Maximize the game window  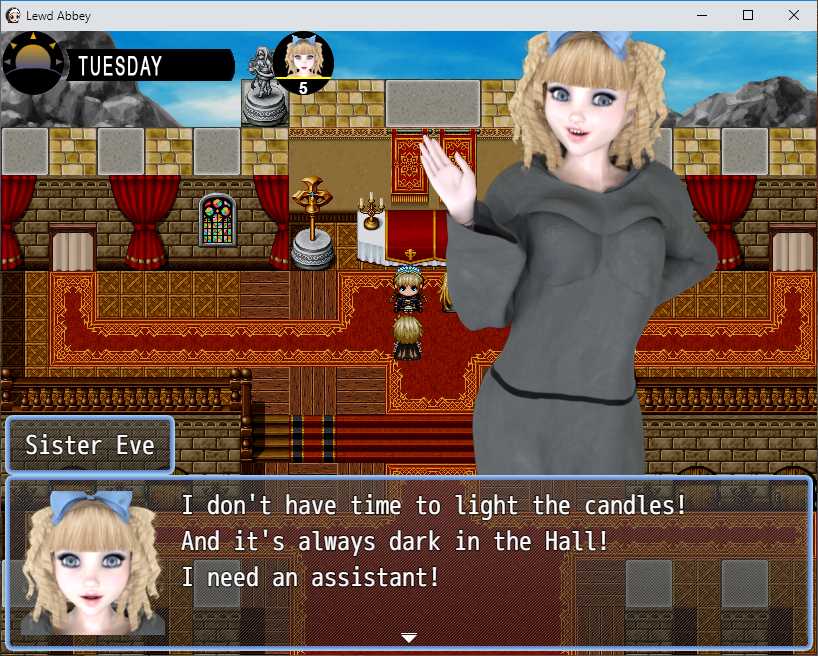point(748,15)
